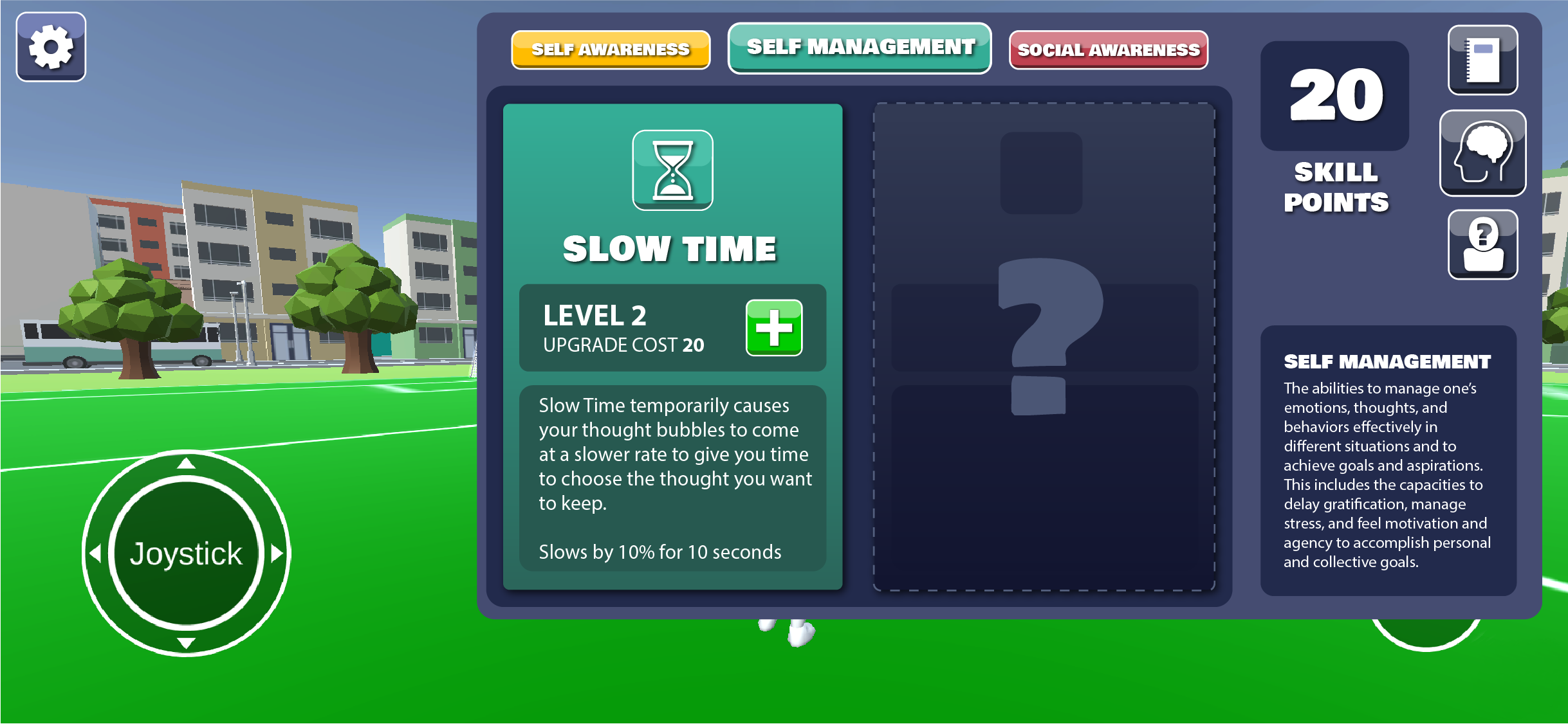
Task: Tap the joystick's up arrow
Action: (x=186, y=463)
